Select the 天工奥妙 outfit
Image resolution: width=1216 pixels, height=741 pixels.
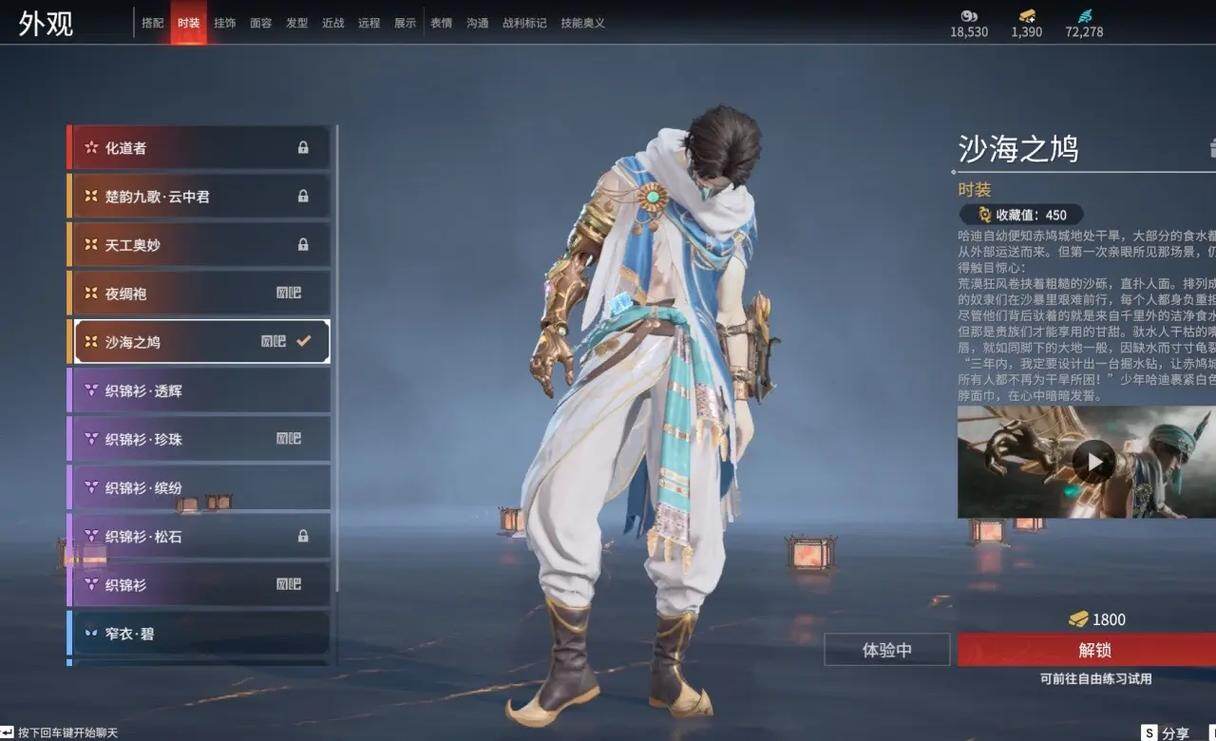[x=198, y=245]
